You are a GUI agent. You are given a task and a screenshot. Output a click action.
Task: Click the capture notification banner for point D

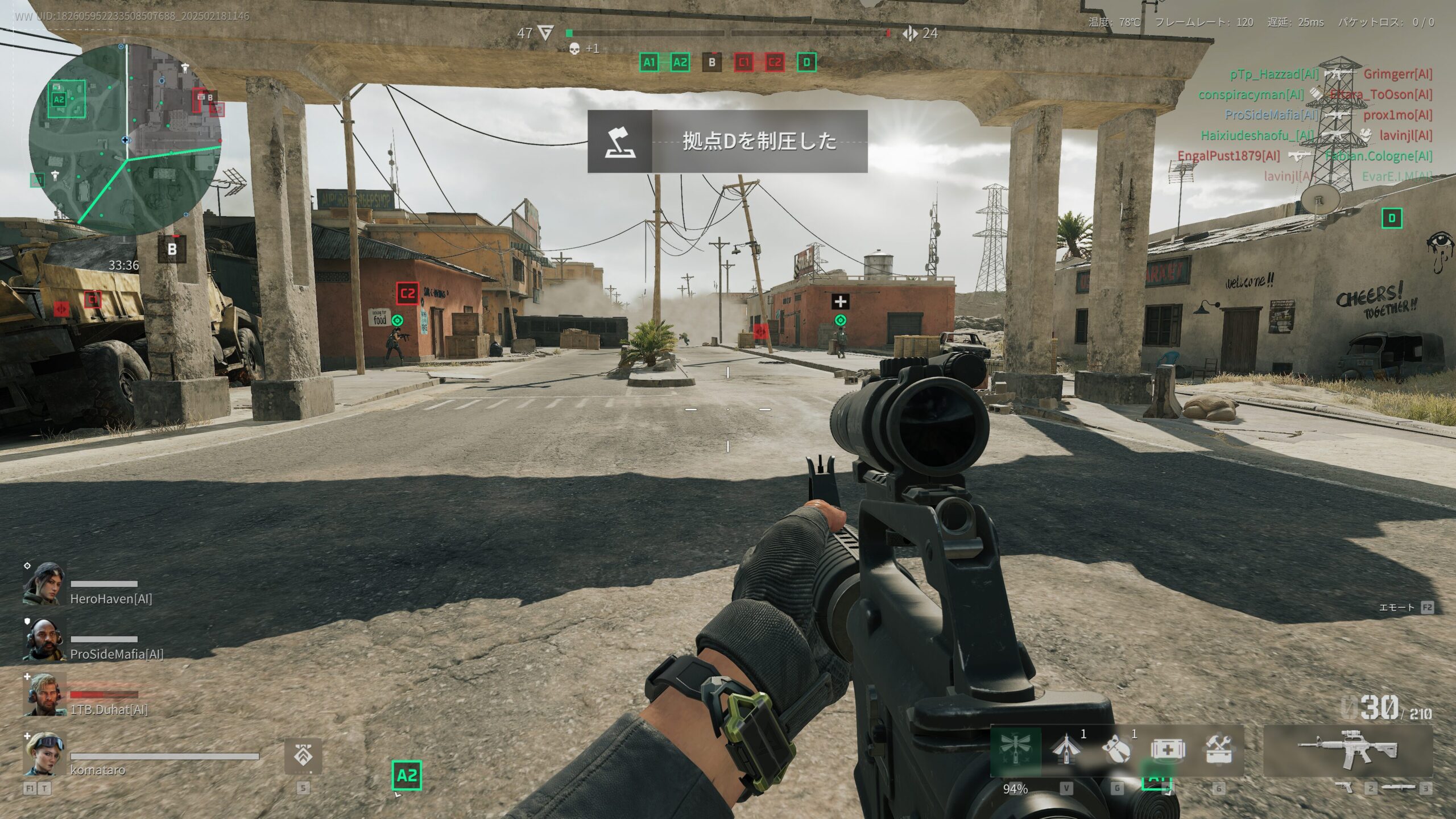[x=727, y=141]
